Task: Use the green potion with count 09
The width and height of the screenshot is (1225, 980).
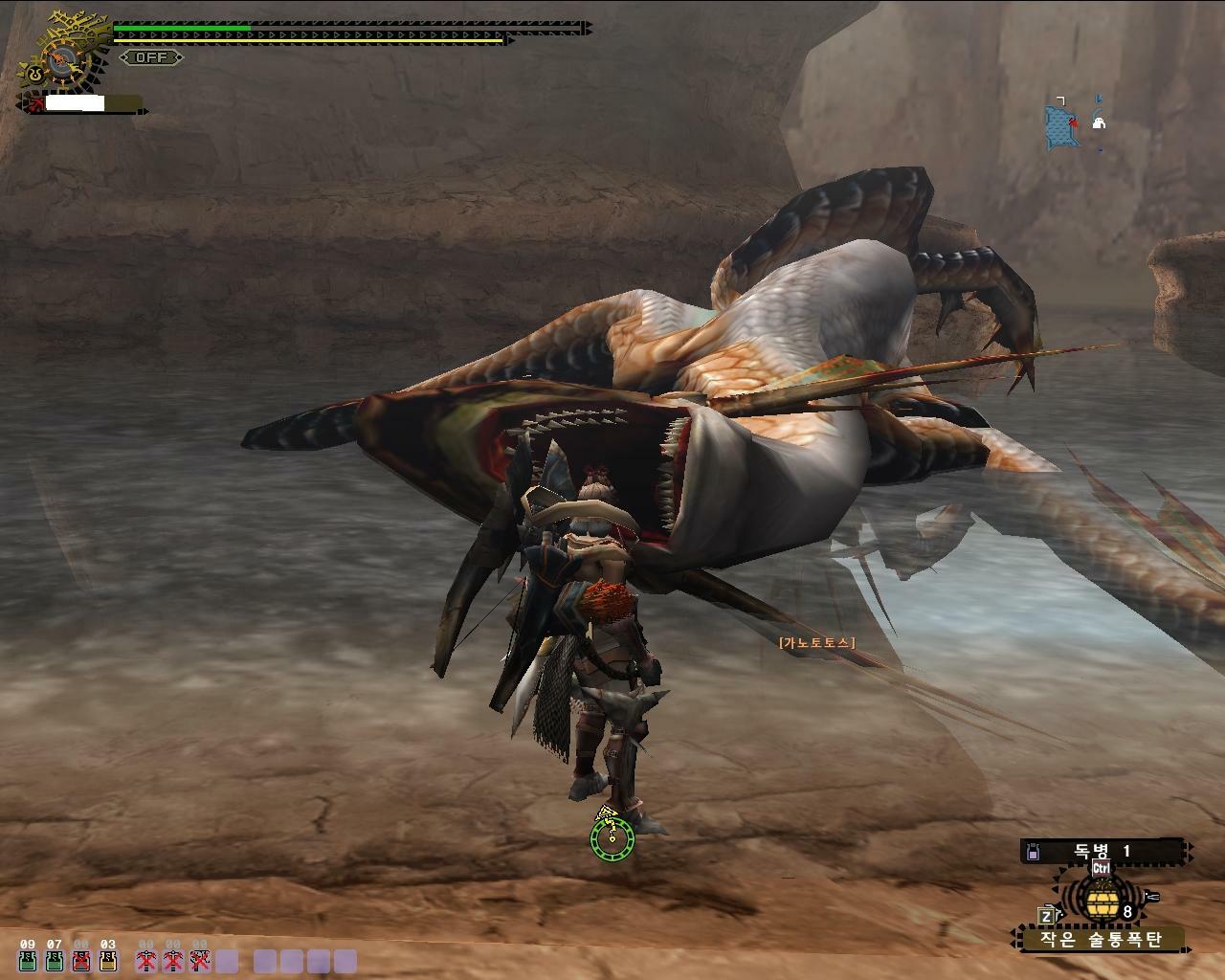Action: [27, 961]
